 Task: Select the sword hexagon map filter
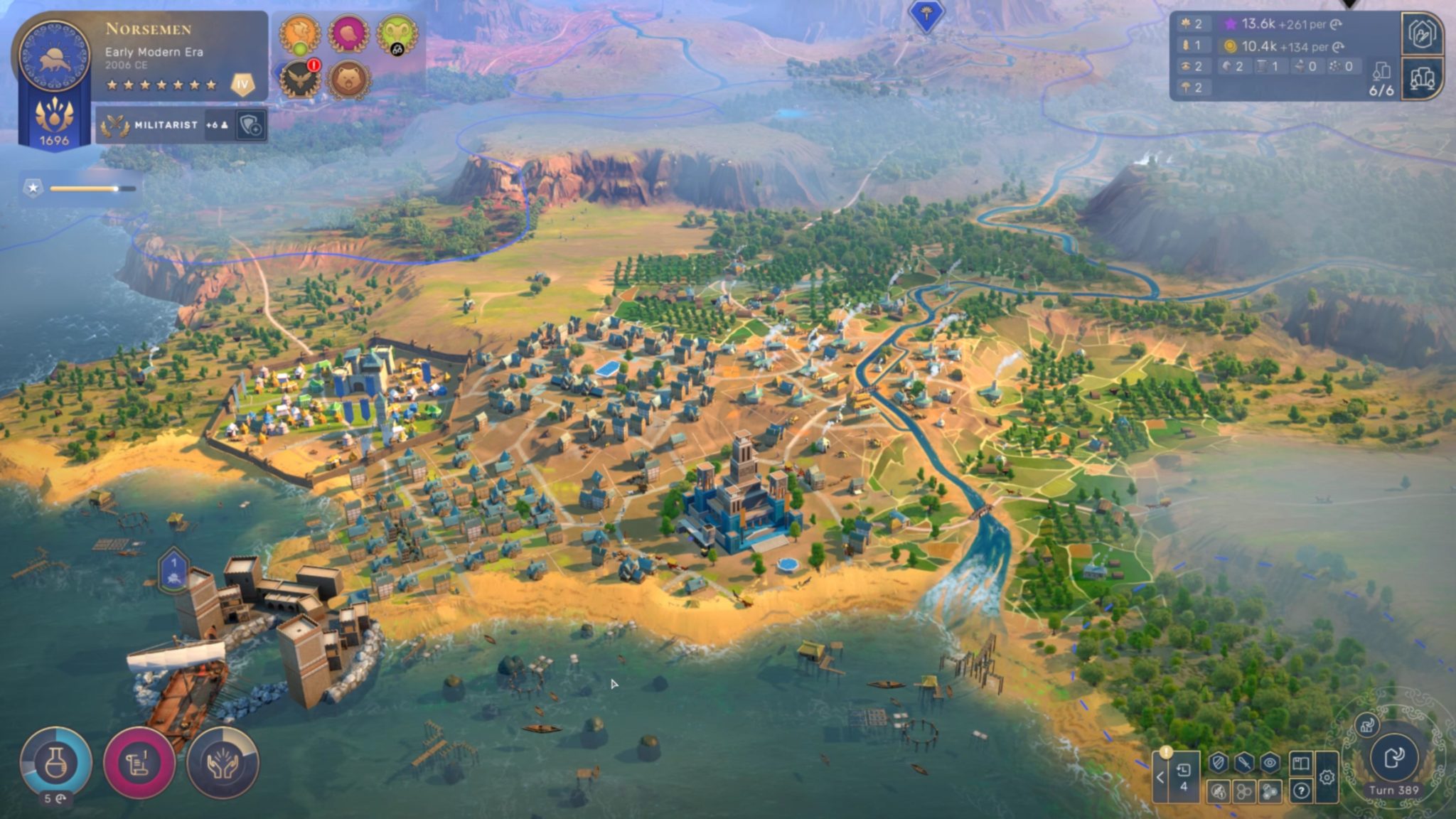tap(1244, 764)
